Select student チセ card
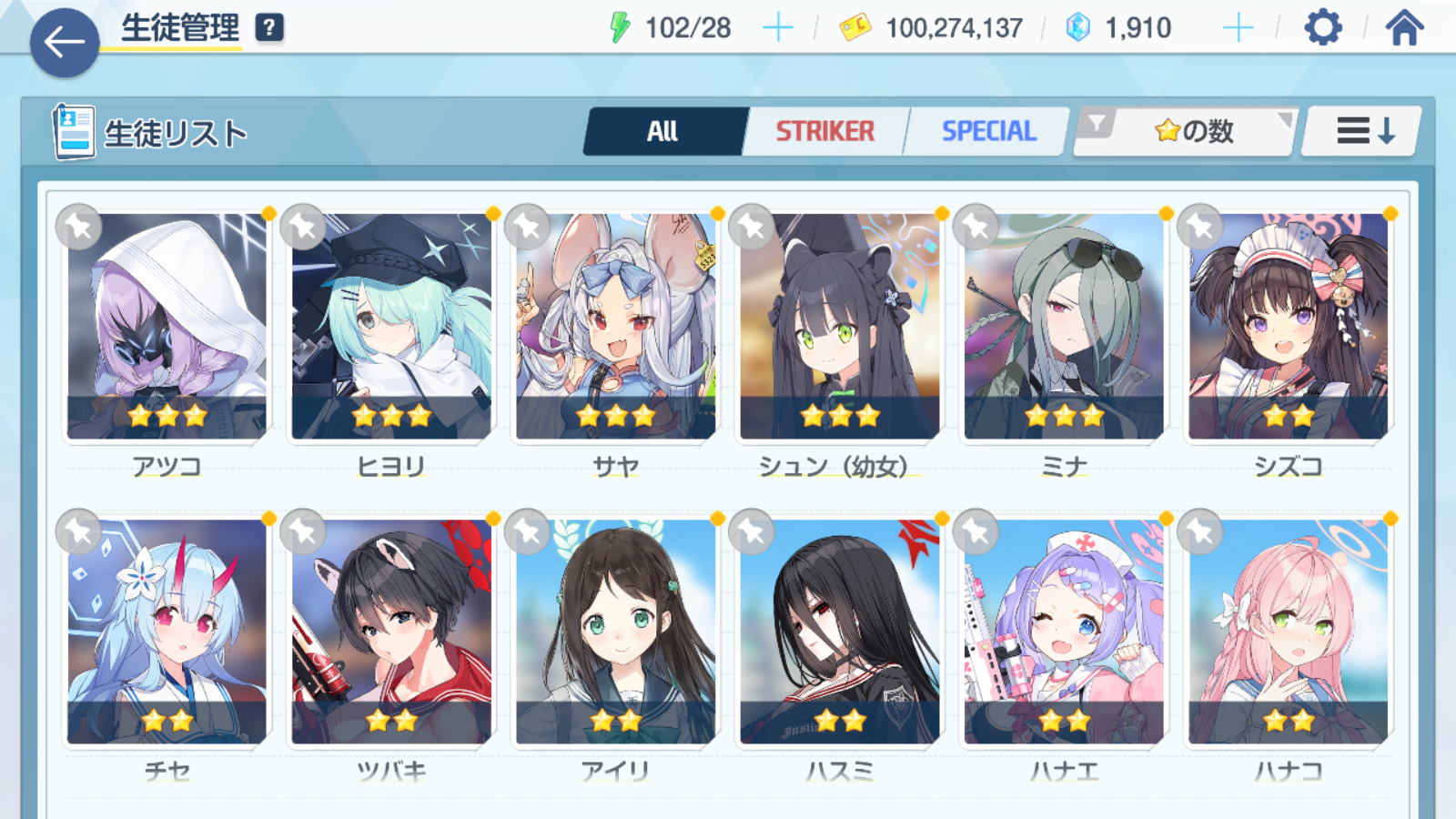Screen dimensions: 1456x819 (x=167, y=632)
